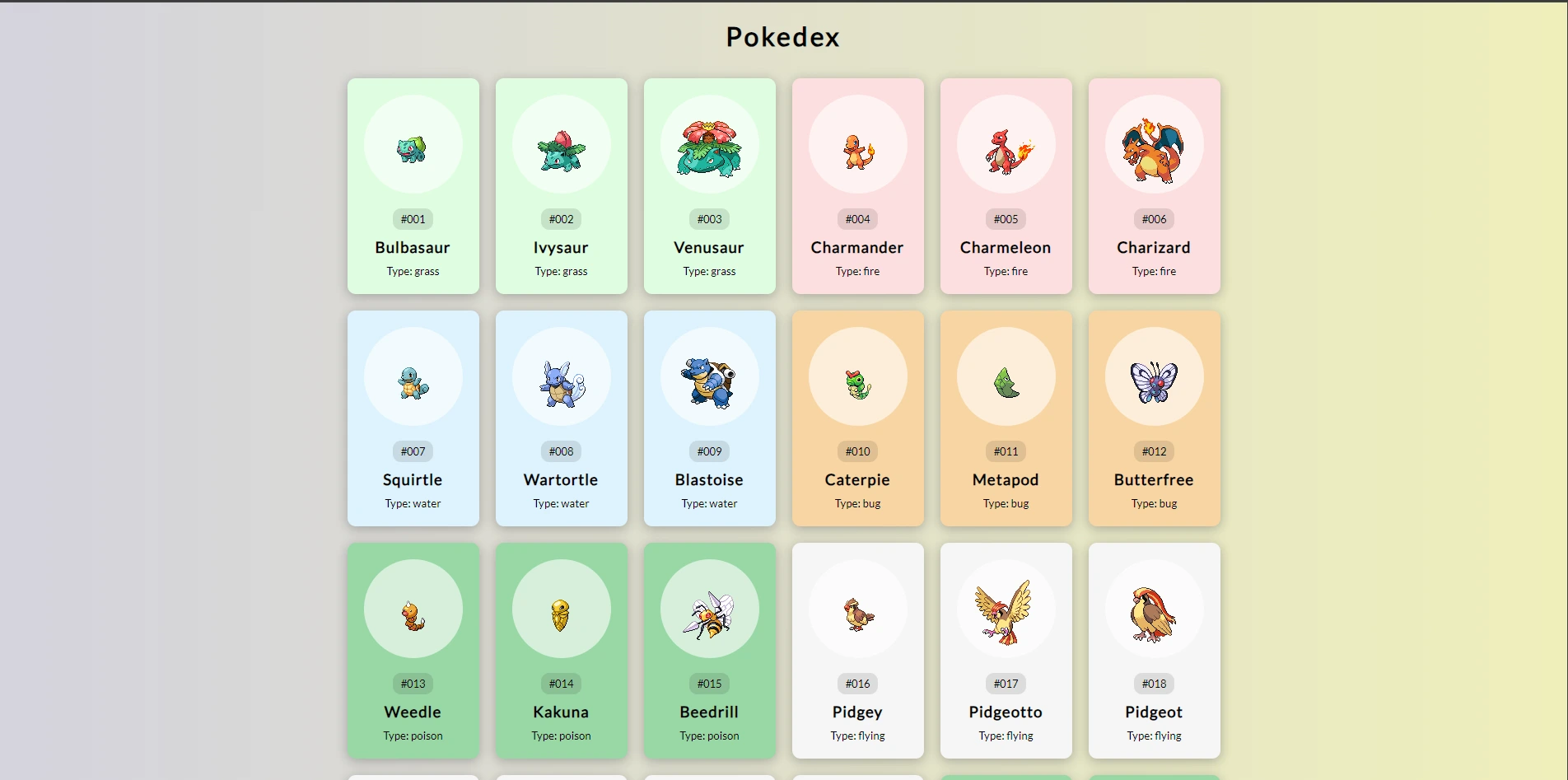This screenshot has width=1568, height=780.
Task: Open the Venusaur card
Action: (x=709, y=186)
